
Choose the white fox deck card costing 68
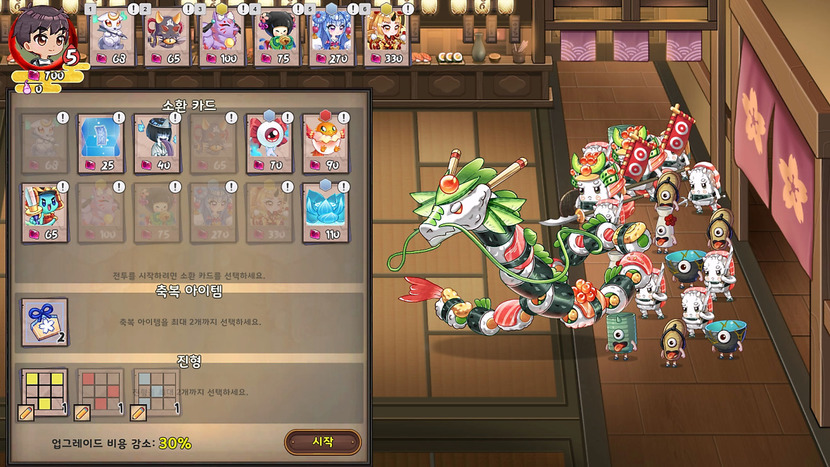[116, 36]
